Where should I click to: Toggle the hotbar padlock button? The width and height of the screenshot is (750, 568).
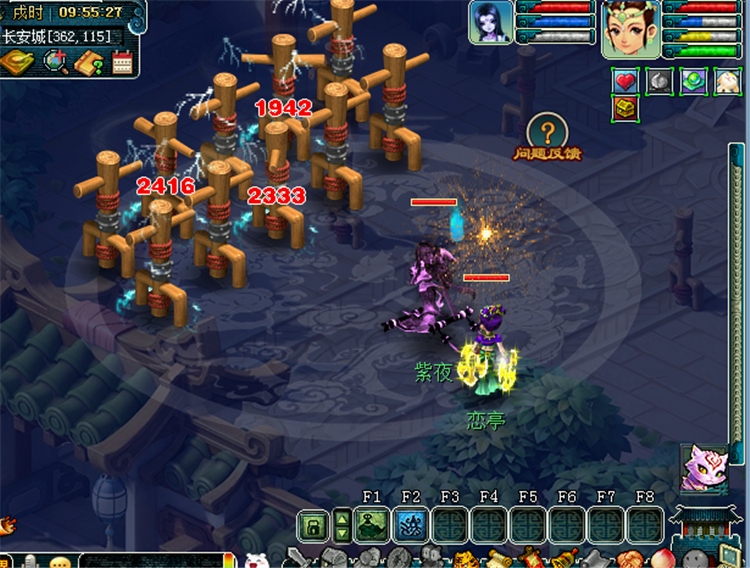(312, 524)
